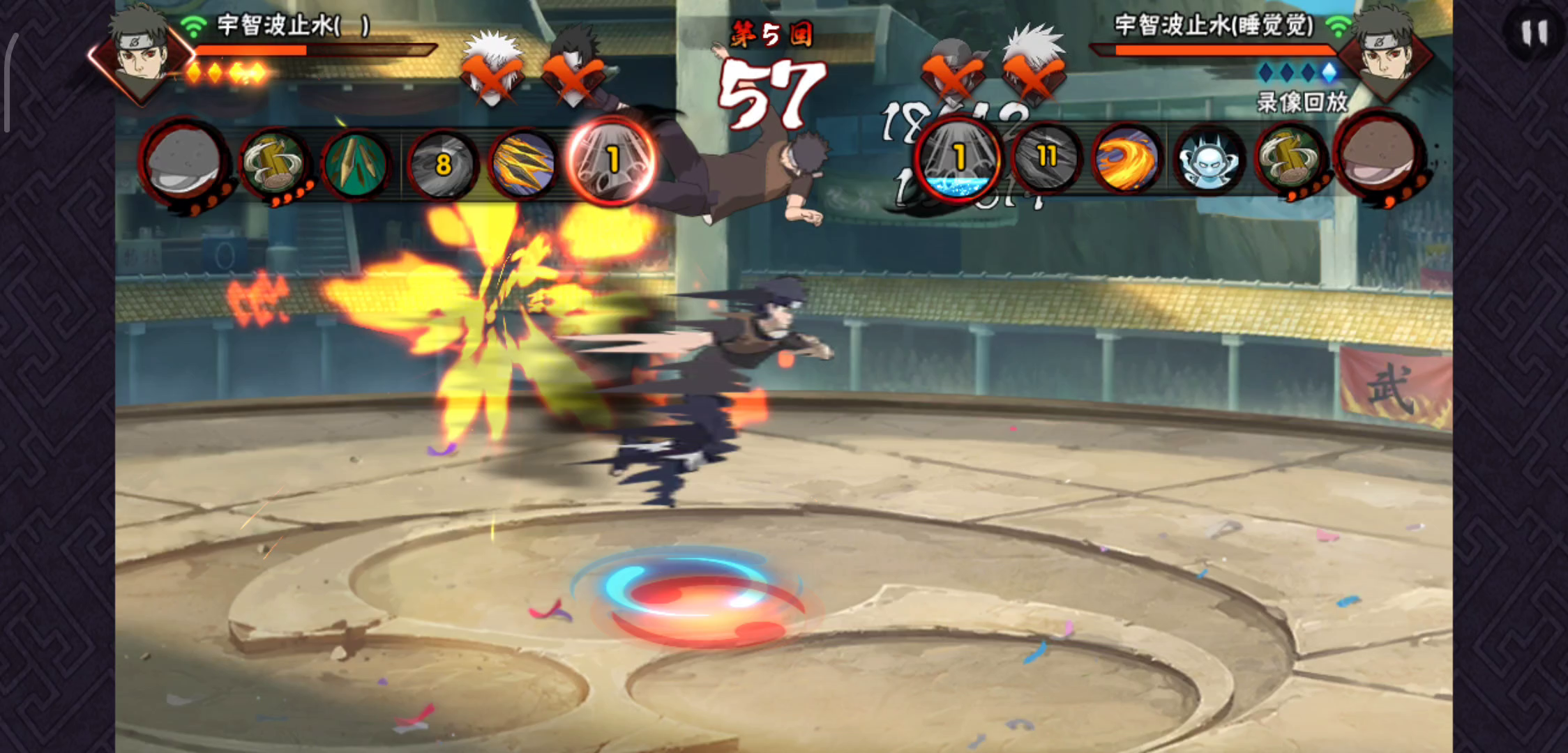Use the wooden stakes skill

pos(356,165)
